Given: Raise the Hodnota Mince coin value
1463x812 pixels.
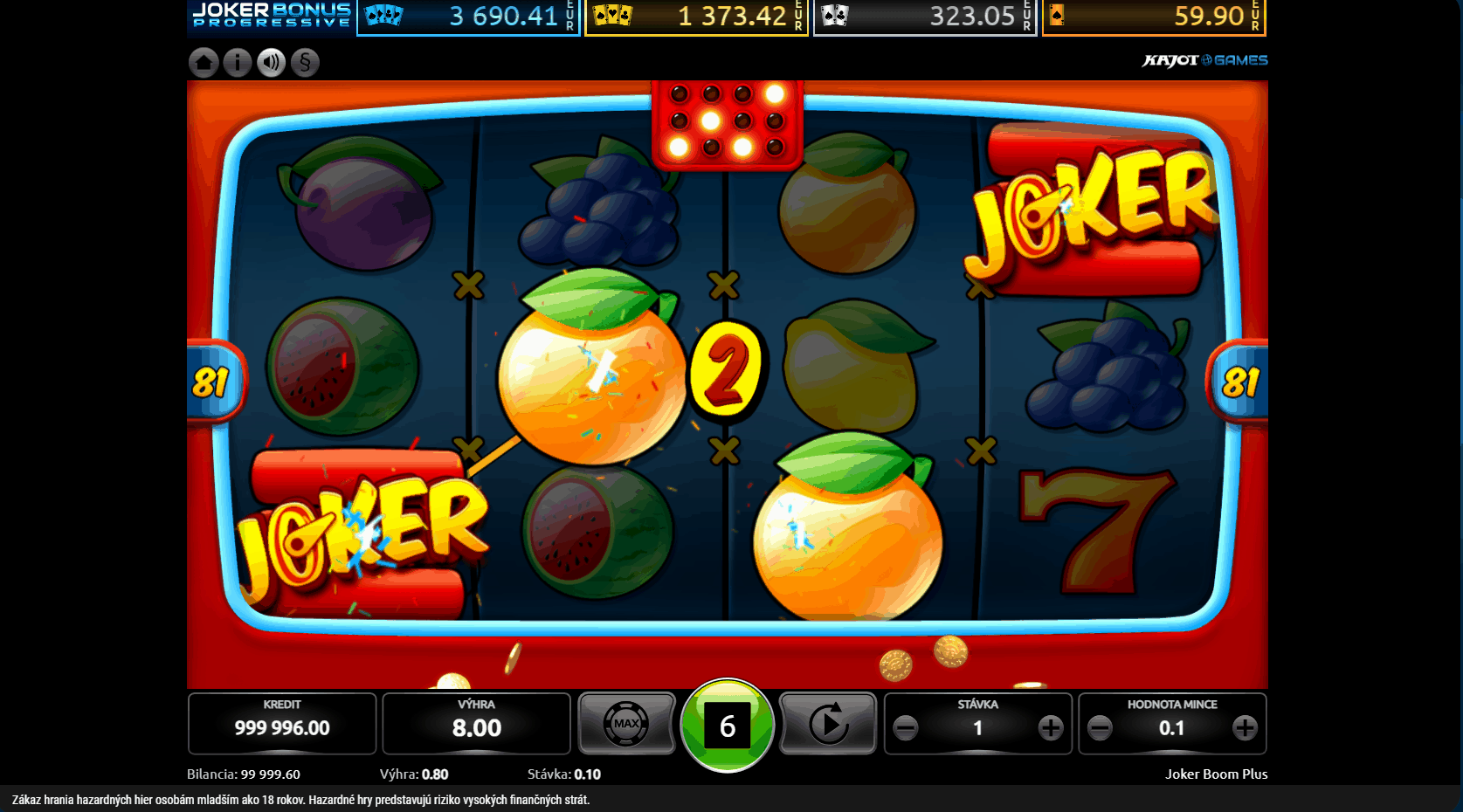Looking at the screenshot, I should coord(1245,727).
